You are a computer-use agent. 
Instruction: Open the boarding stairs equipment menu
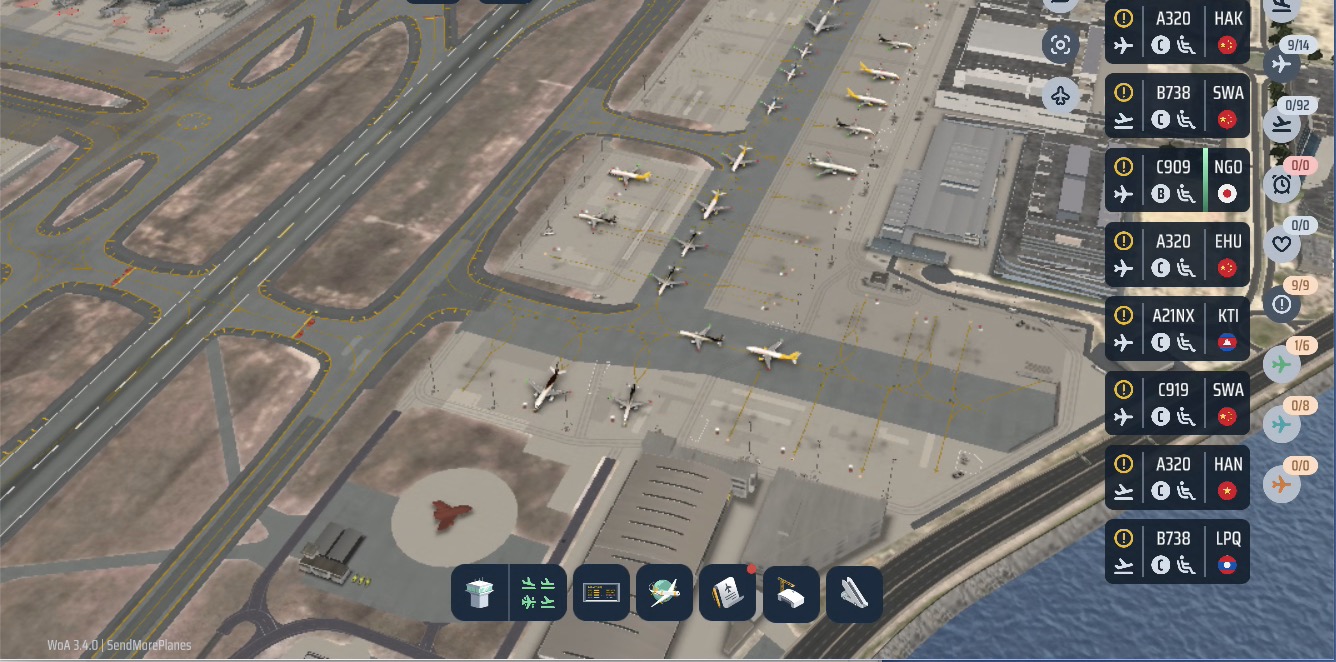(x=854, y=593)
